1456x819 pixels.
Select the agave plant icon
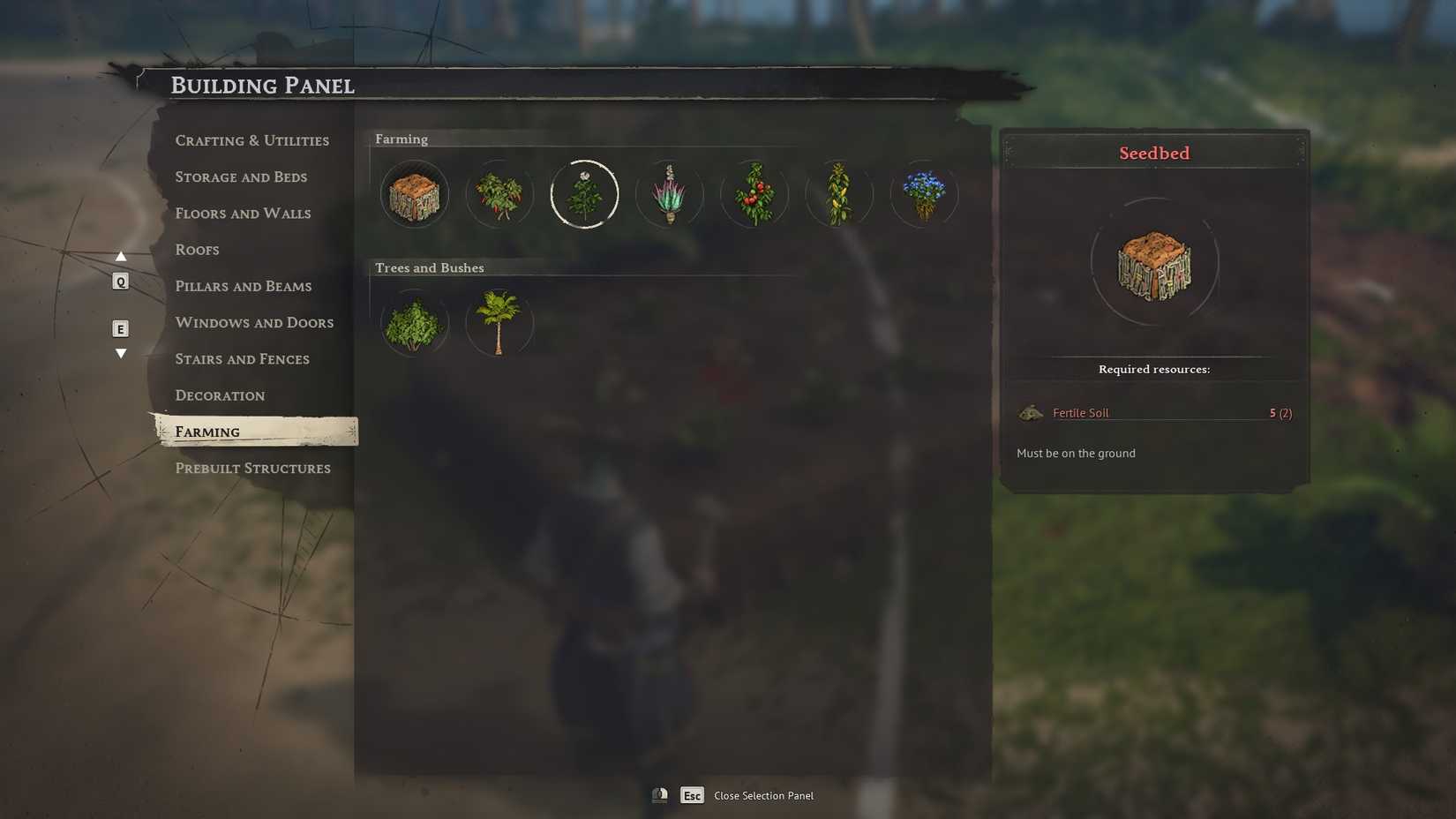click(x=669, y=193)
